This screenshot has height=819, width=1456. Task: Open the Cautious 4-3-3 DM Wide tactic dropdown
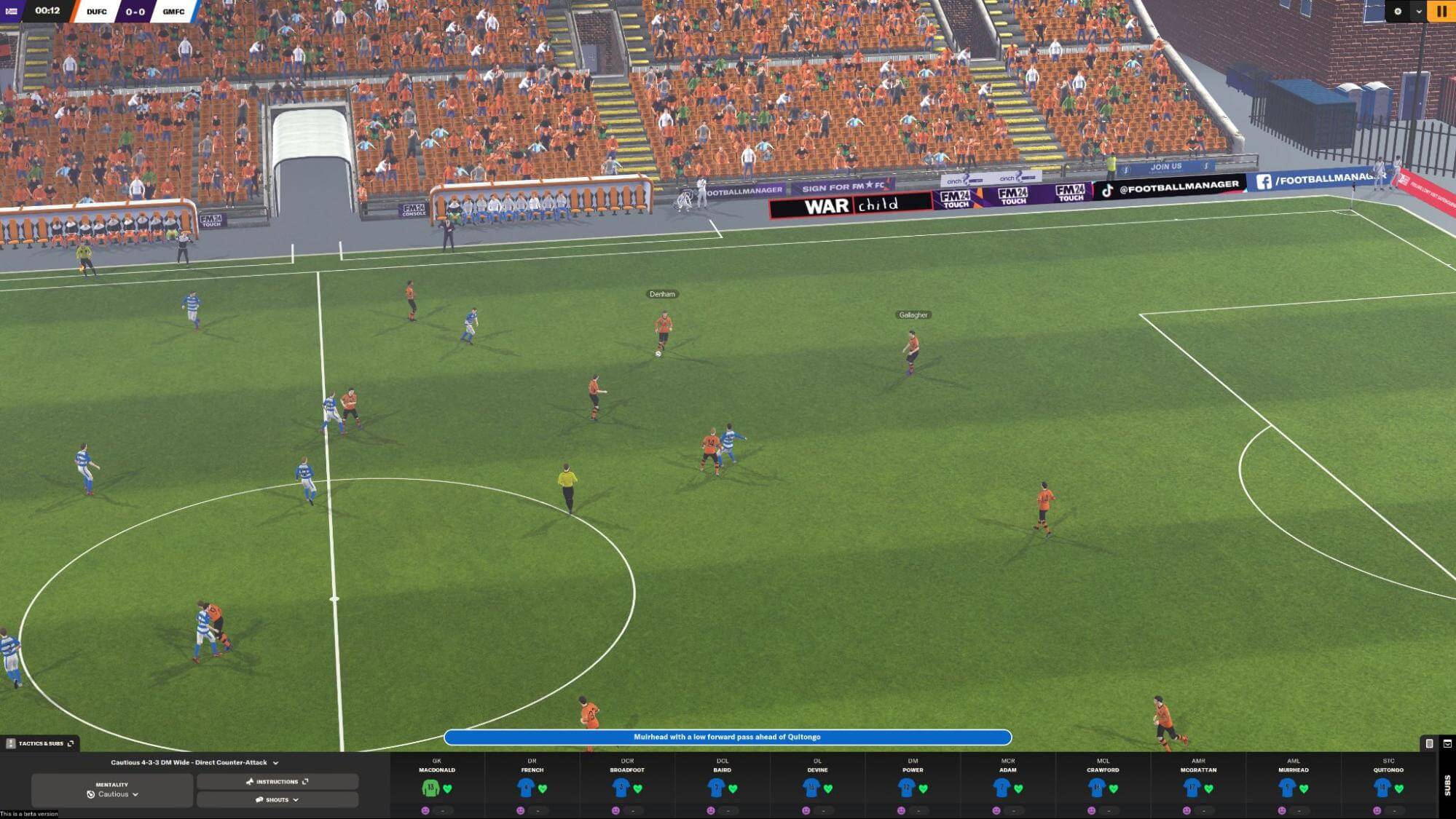pyautogui.click(x=194, y=762)
